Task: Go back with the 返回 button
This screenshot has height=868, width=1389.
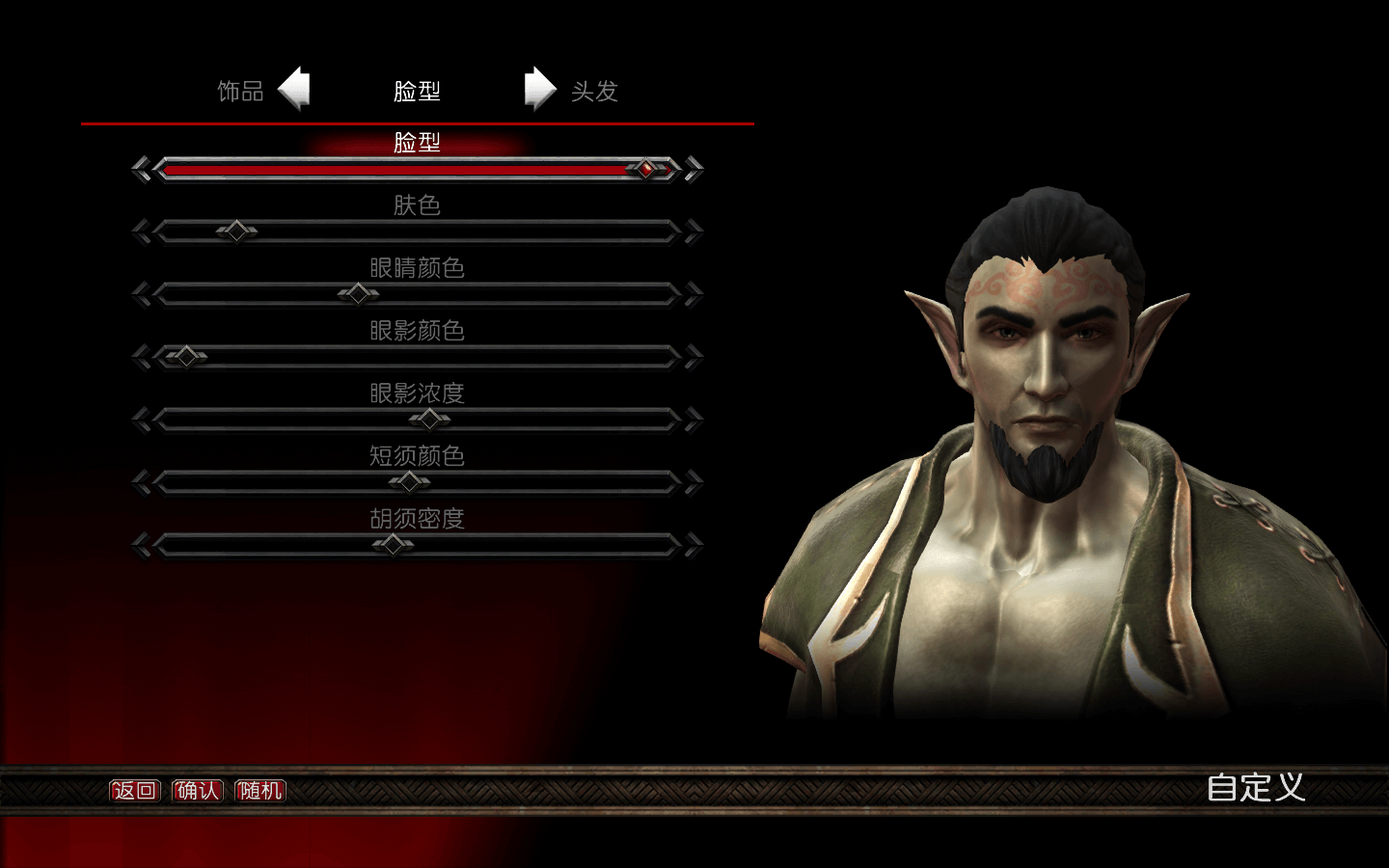Action: (134, 791)
